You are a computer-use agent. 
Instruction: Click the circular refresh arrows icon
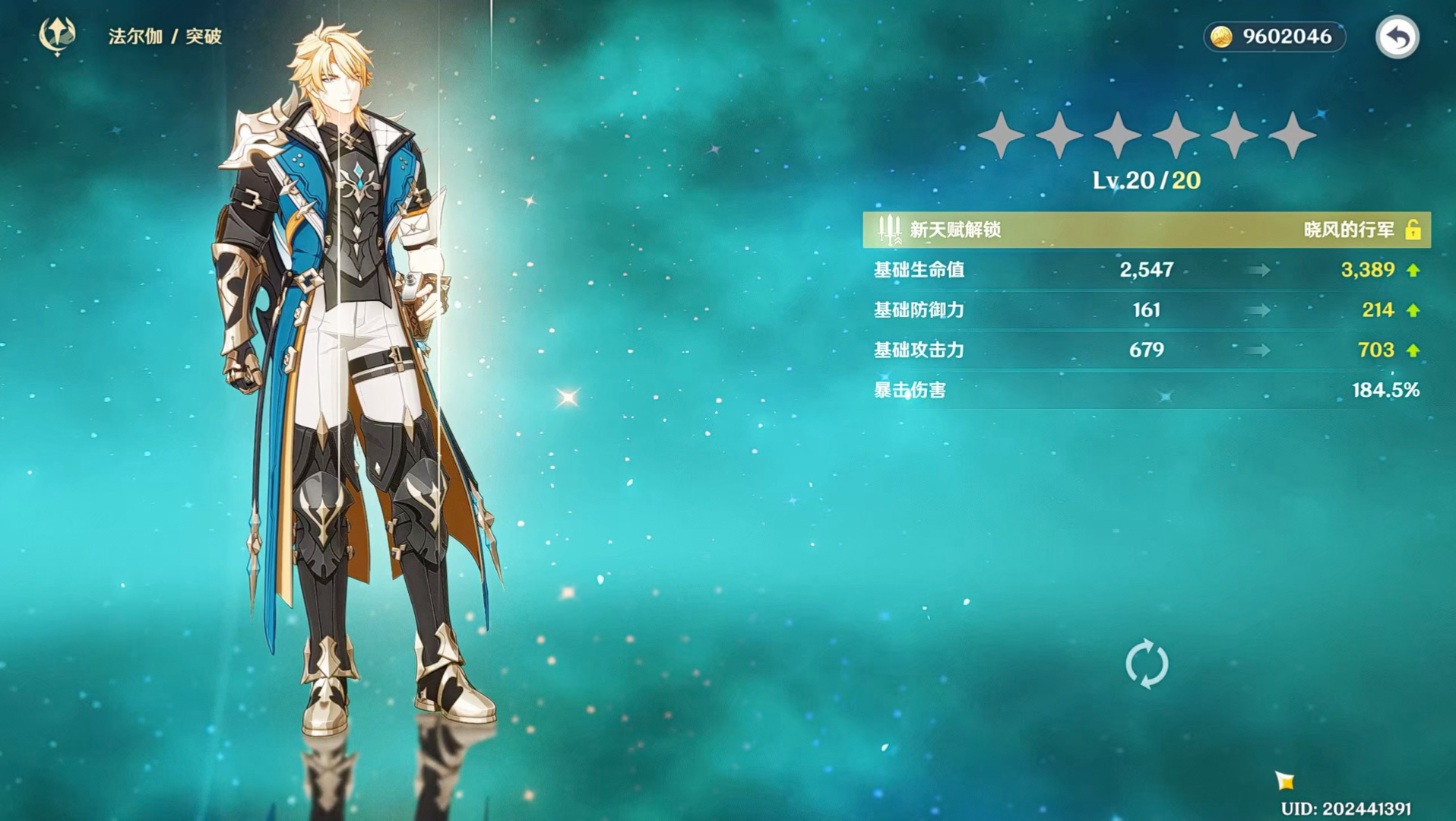pos(1146,664)
